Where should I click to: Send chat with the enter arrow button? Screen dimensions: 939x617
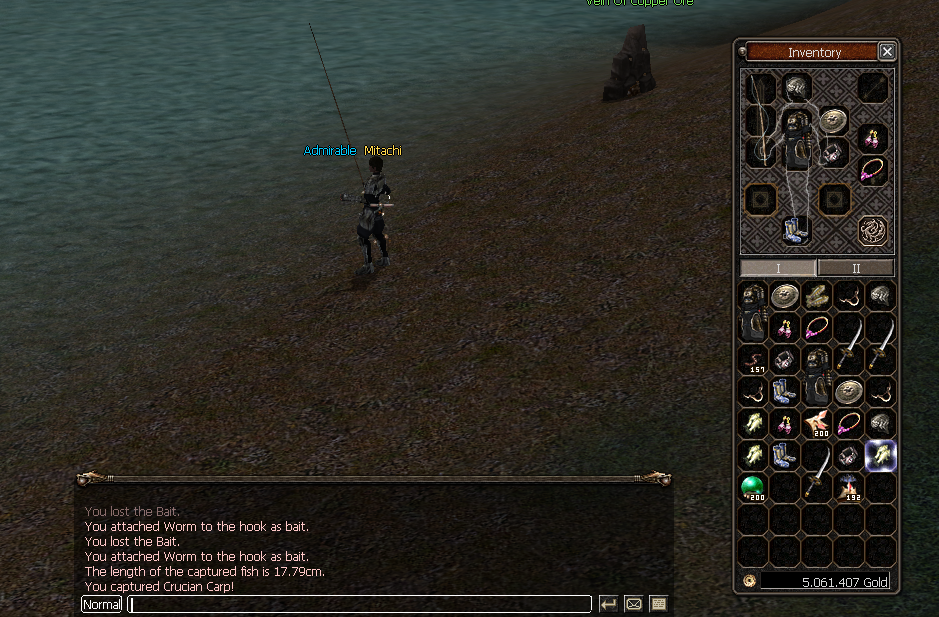pos(608,604)
